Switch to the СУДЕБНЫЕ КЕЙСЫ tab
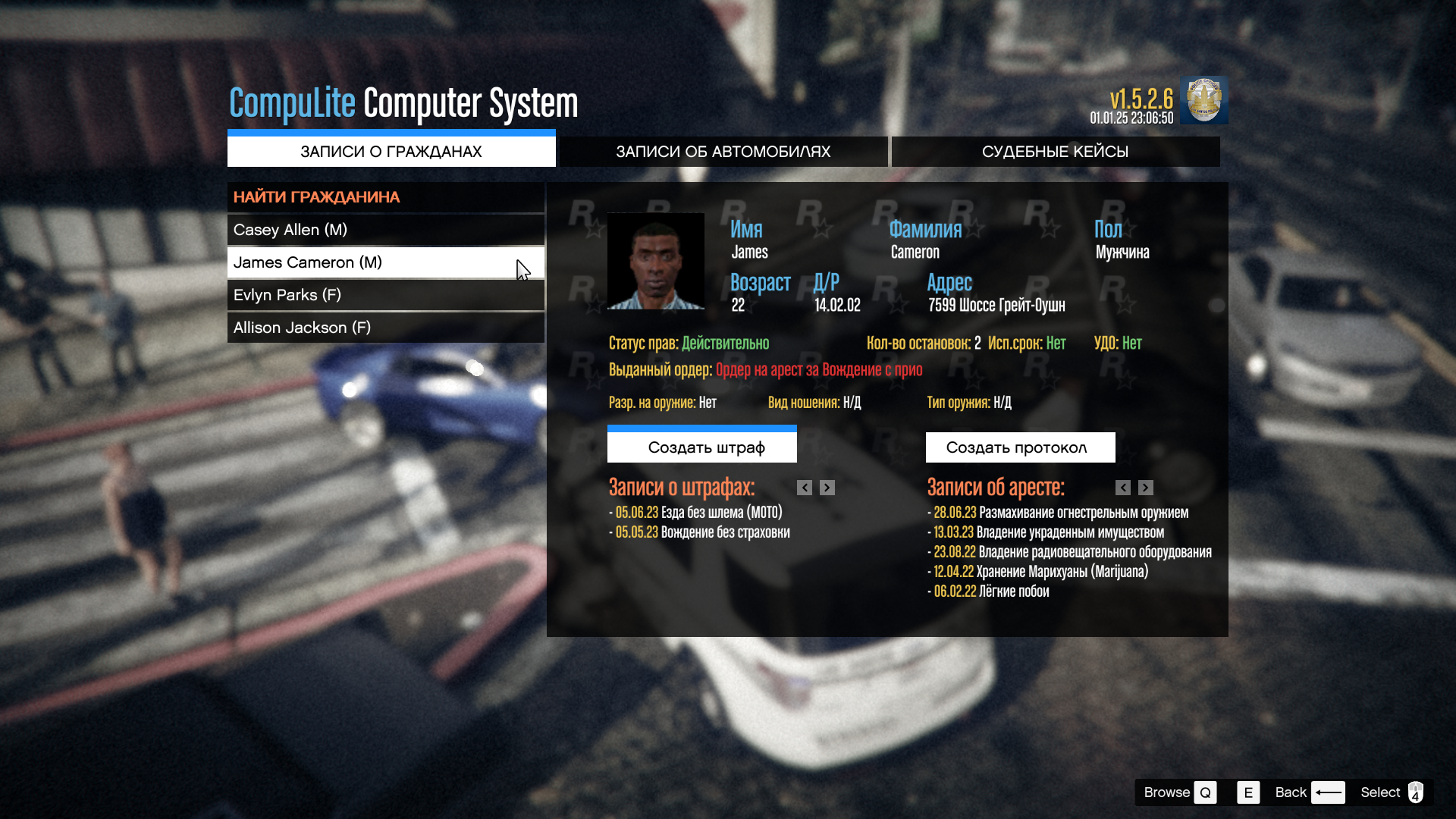 pos(1055,152)
